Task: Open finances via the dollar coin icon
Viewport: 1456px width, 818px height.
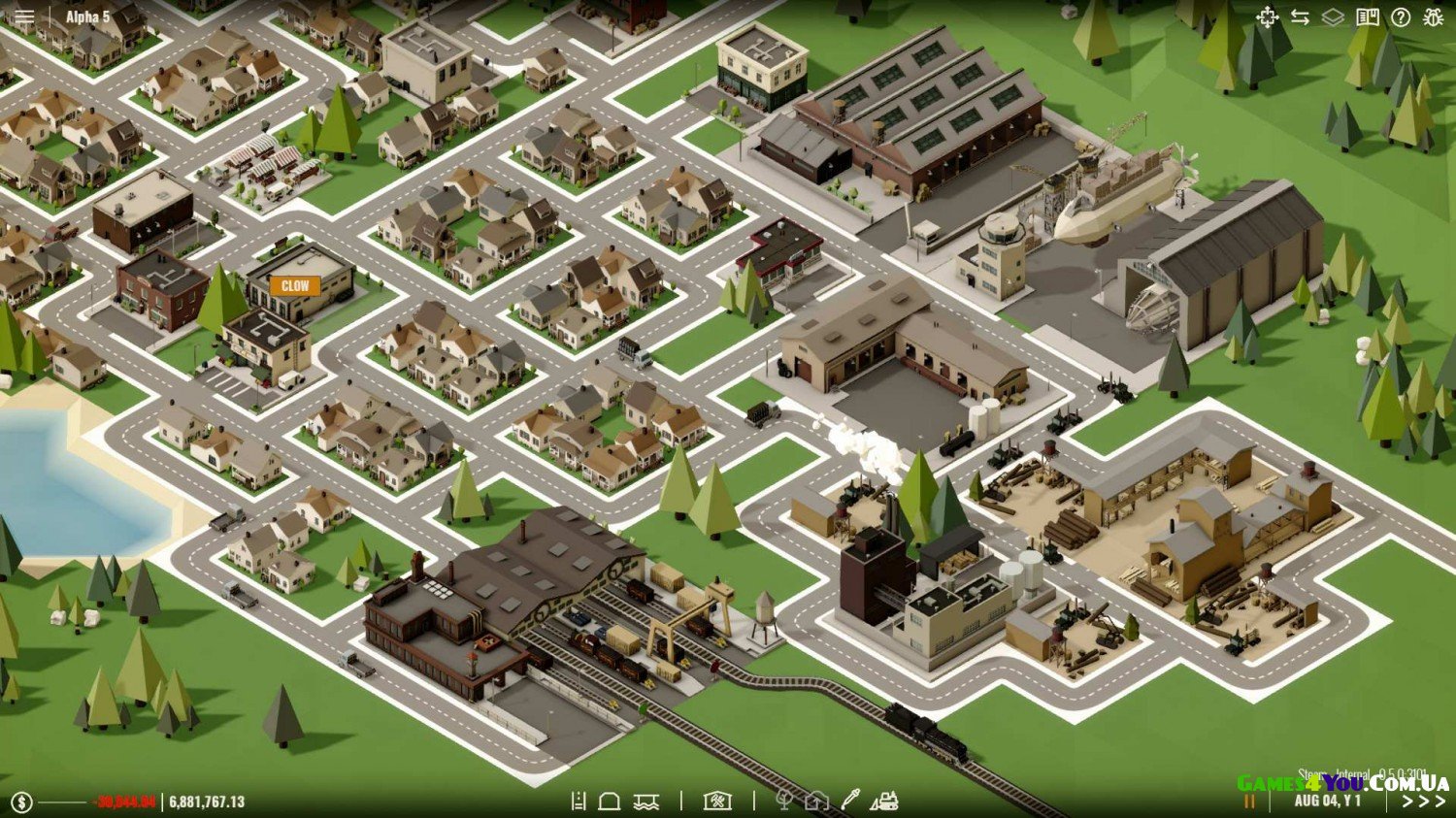Action: (x=22, y=802)
